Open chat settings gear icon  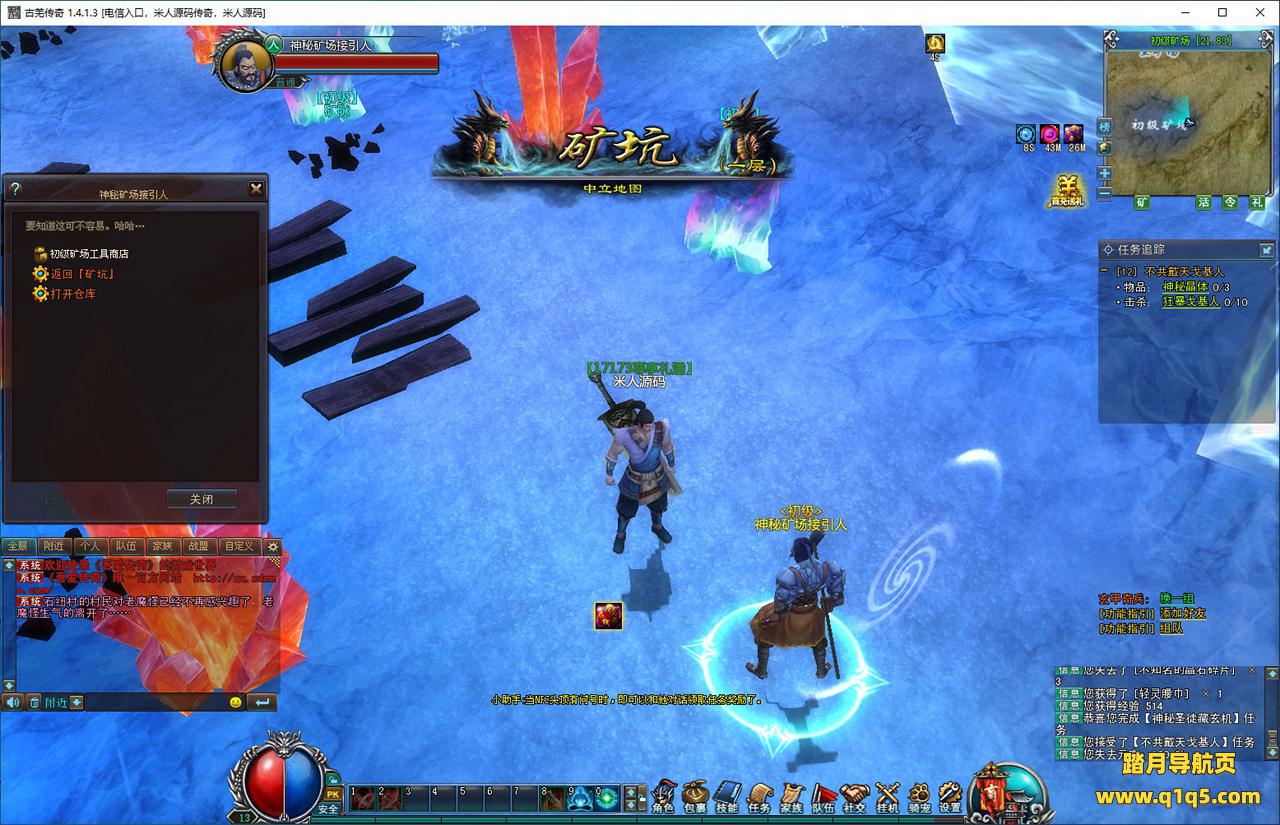[272, 547]
